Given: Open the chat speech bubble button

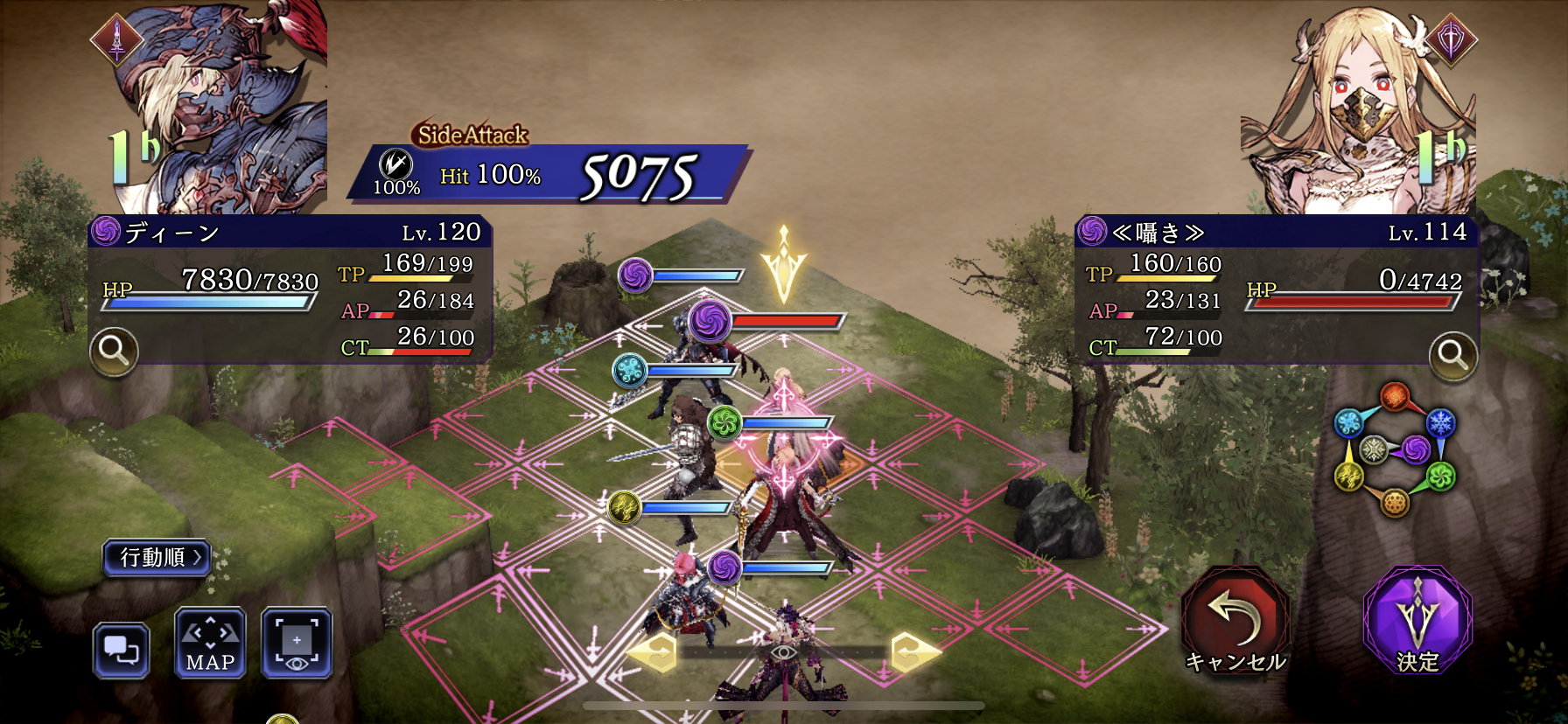Looking at the screenshot, I should point(121,650).
